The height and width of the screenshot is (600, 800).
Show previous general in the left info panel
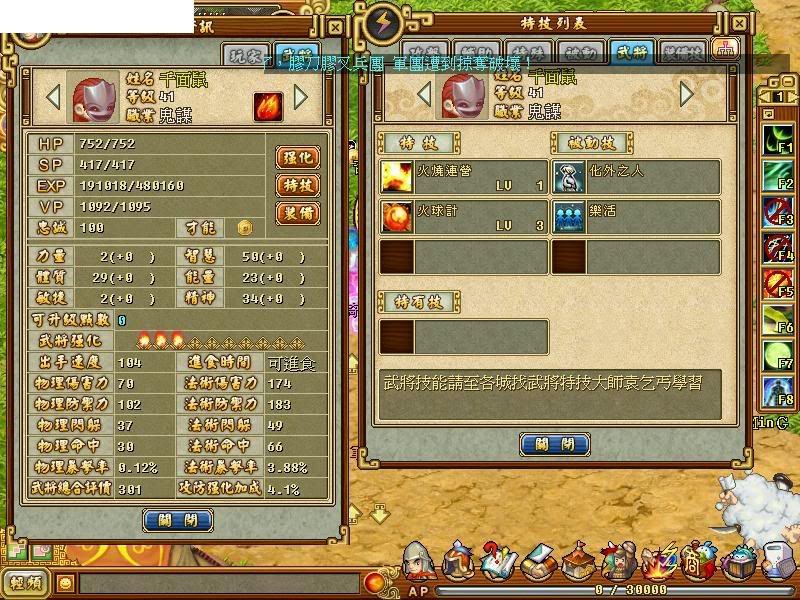[54, 97]
